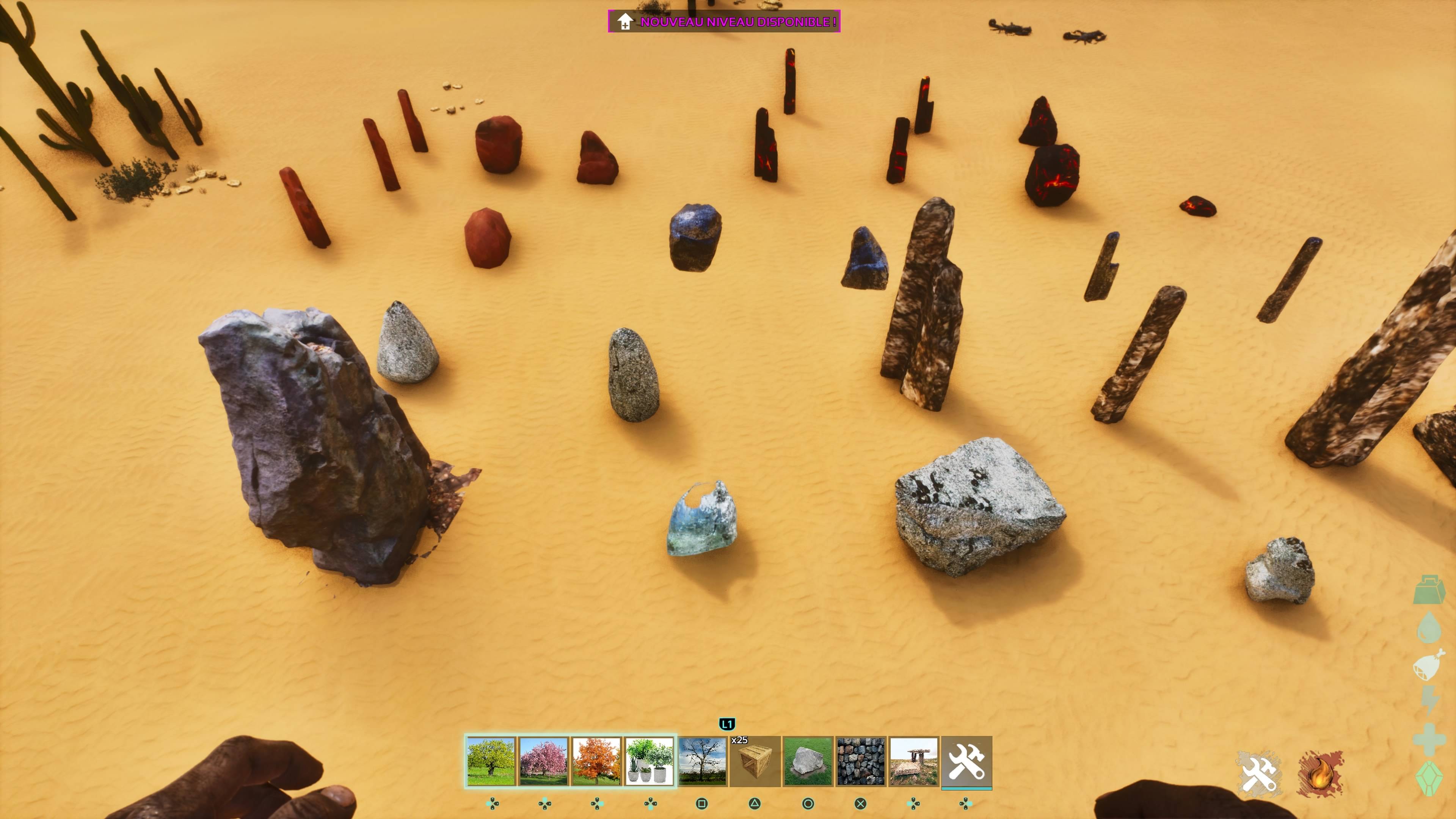Select the stone dolmen hotbar slot

pos(913,761)
